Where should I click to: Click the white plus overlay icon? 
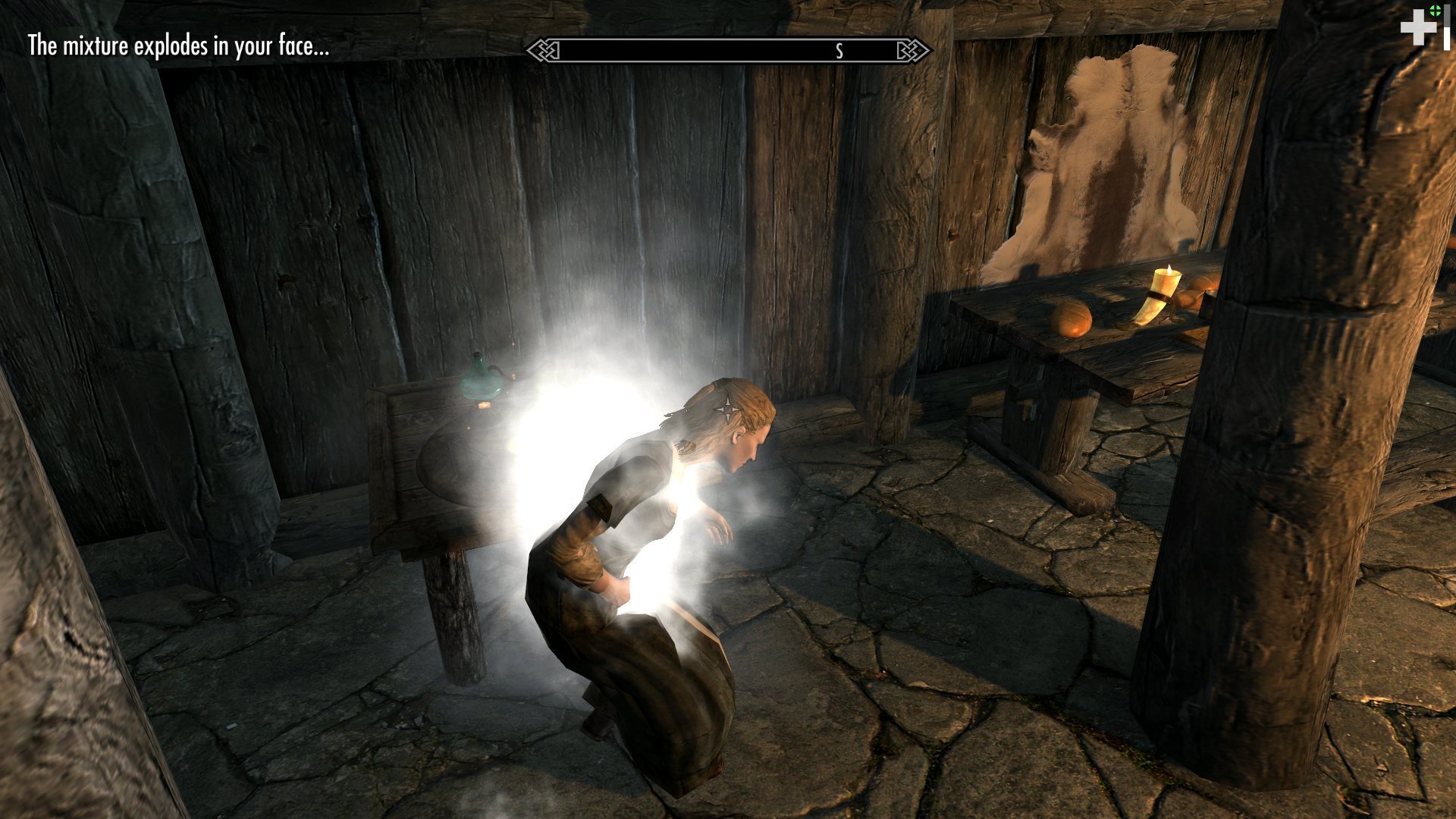1418,27
